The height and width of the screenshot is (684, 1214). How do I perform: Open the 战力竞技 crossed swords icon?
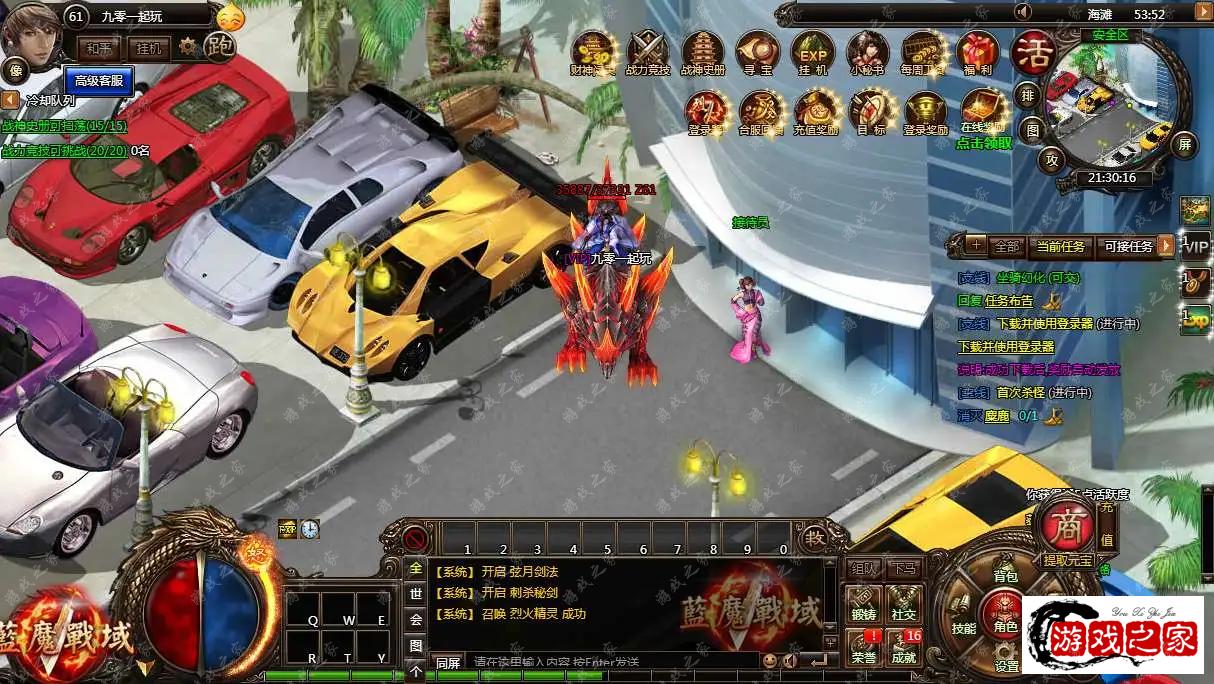point(647,53)
